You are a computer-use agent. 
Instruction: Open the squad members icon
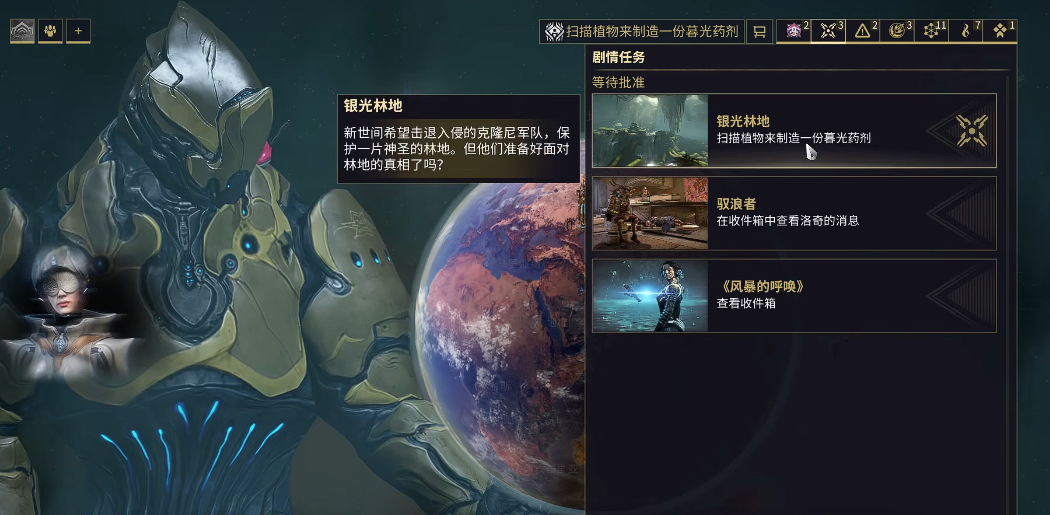coord(50,31)
